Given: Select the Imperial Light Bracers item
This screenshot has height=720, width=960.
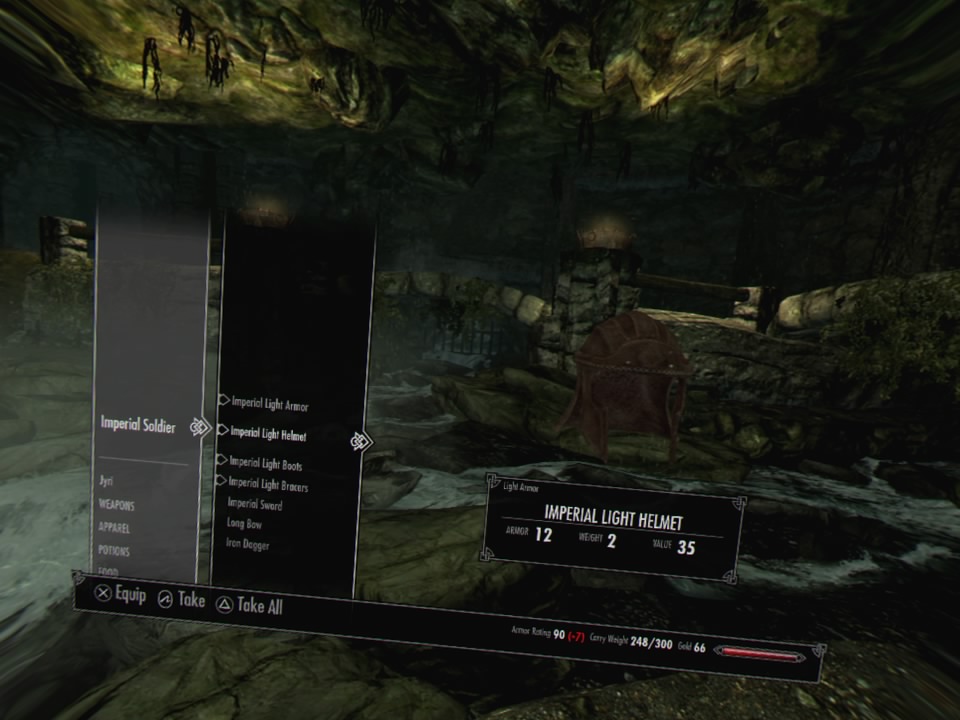Looking at the screenshot, I should point(268,486).
